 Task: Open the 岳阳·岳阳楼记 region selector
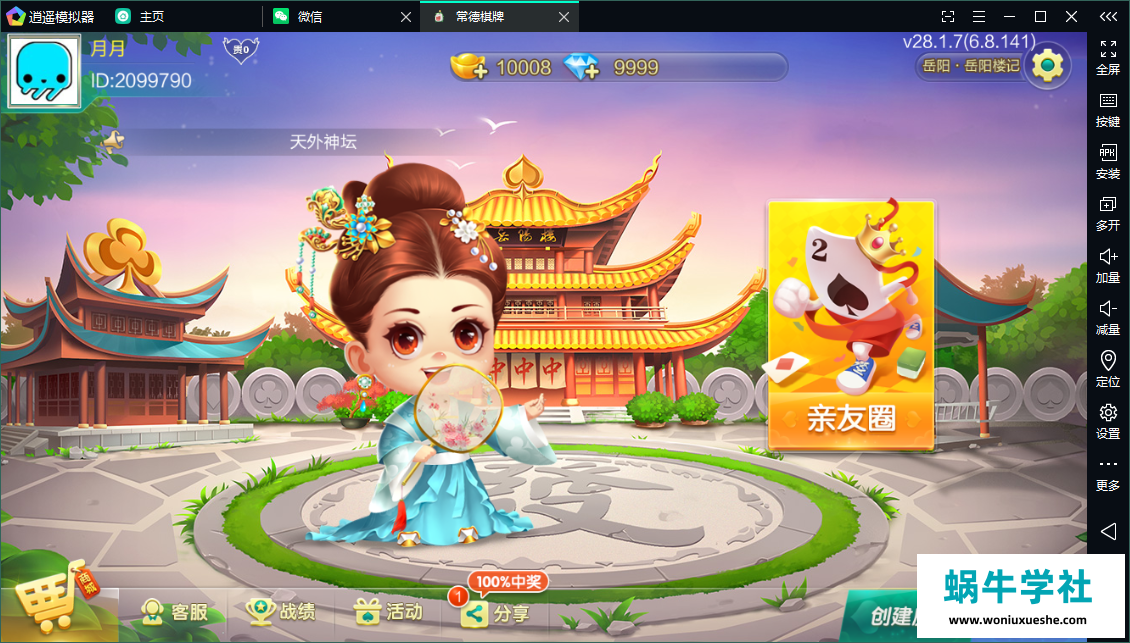968,66
